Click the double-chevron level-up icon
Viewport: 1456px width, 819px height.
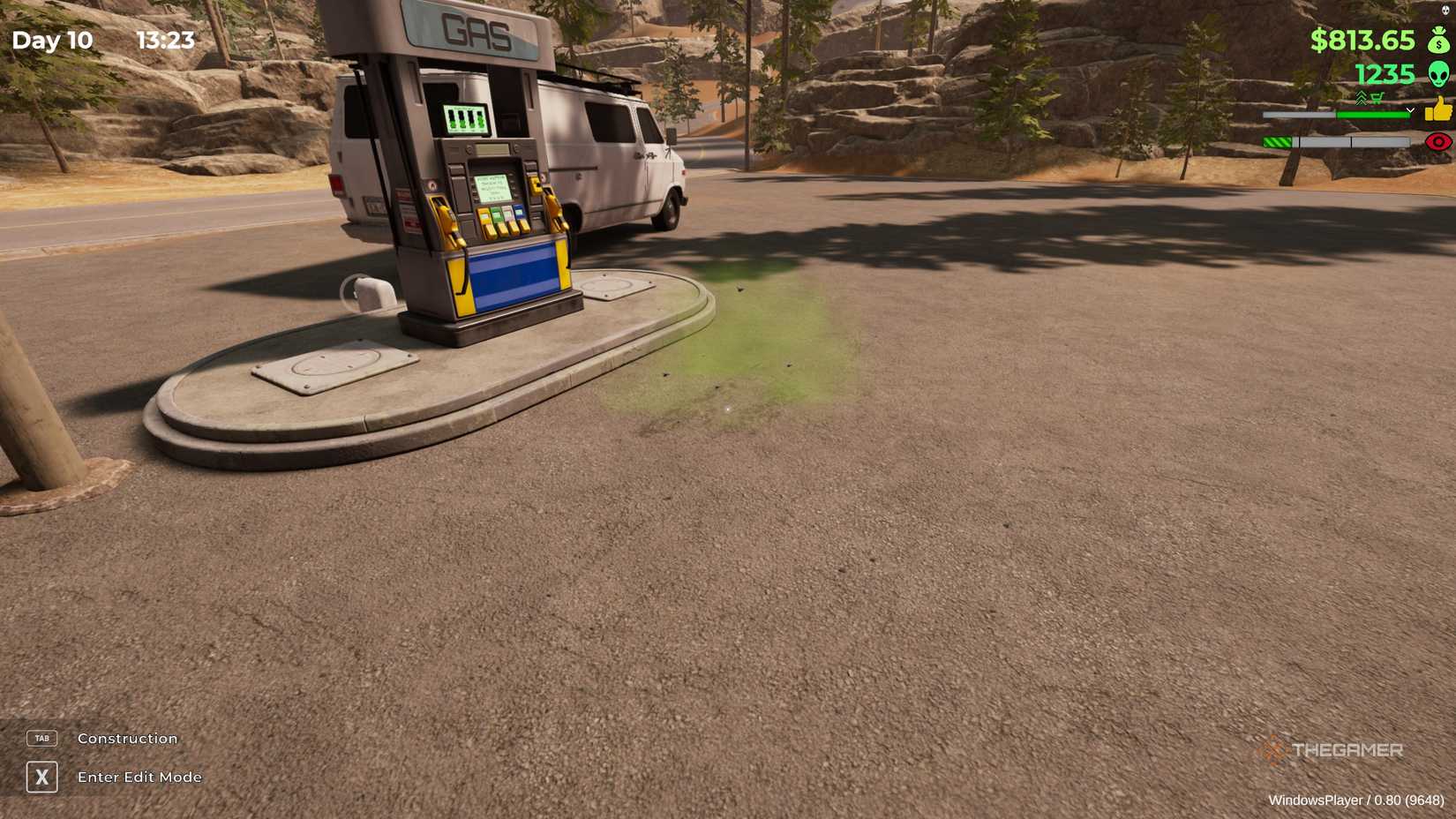(x=1361, y=97)
